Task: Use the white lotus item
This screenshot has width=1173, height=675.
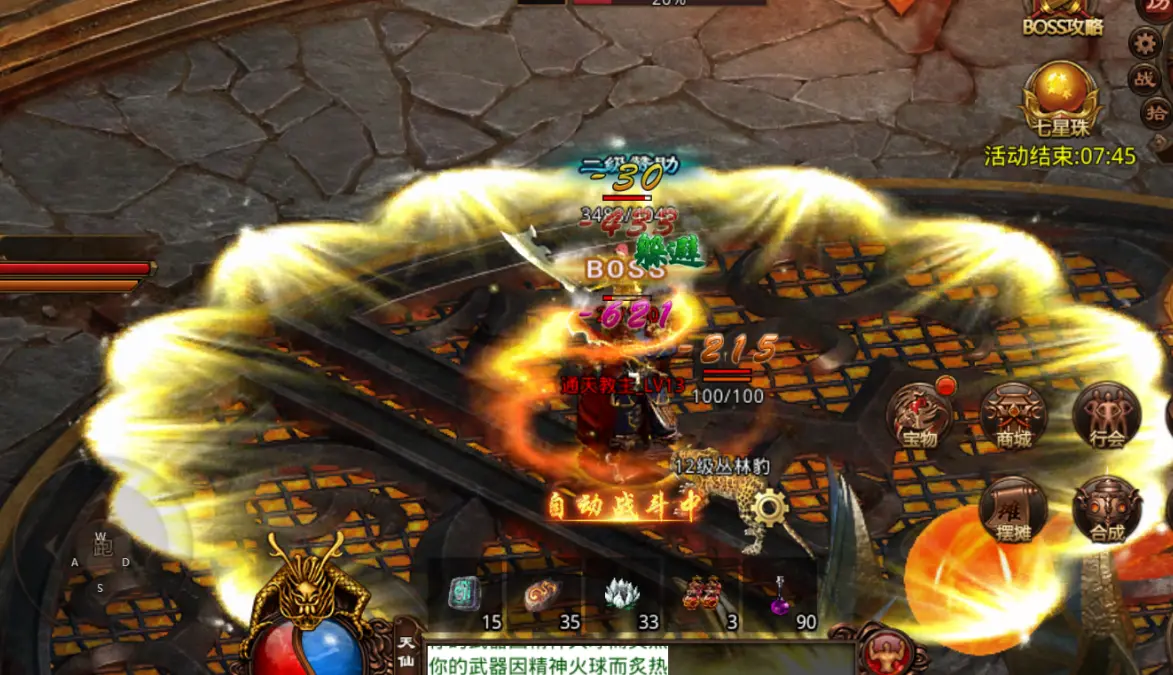Action: [x=622, y=596]
